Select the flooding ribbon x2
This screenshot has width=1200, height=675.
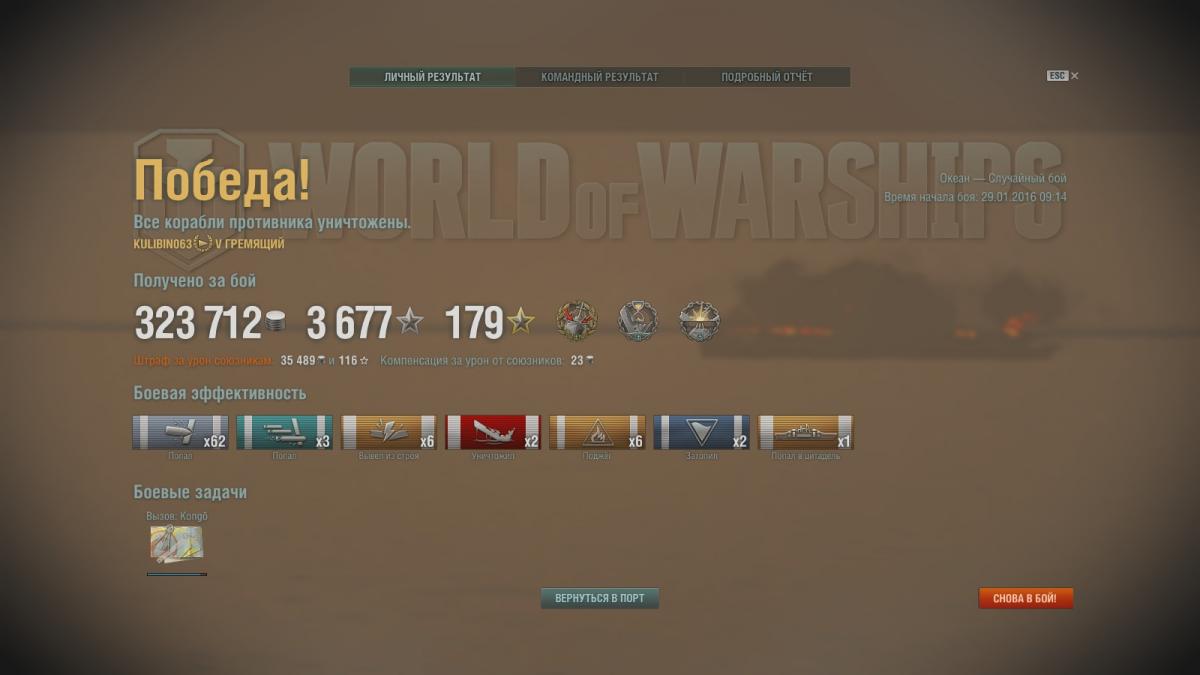(x=701, y=433)
